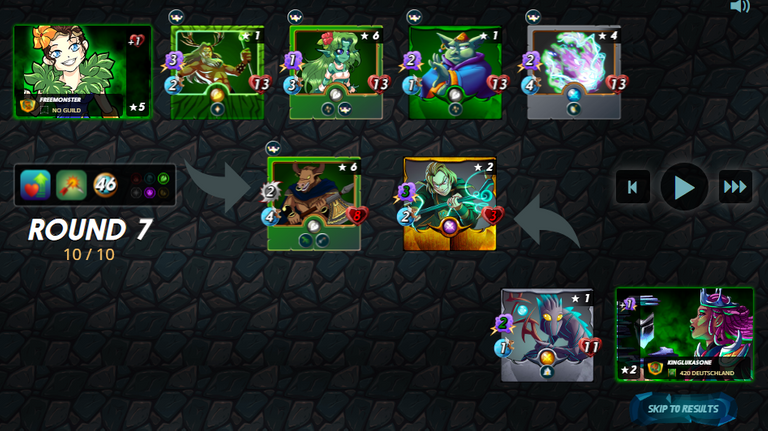Select the dark wolf creature card
This screenshot has height=431, width=768.
click(547, 335)
